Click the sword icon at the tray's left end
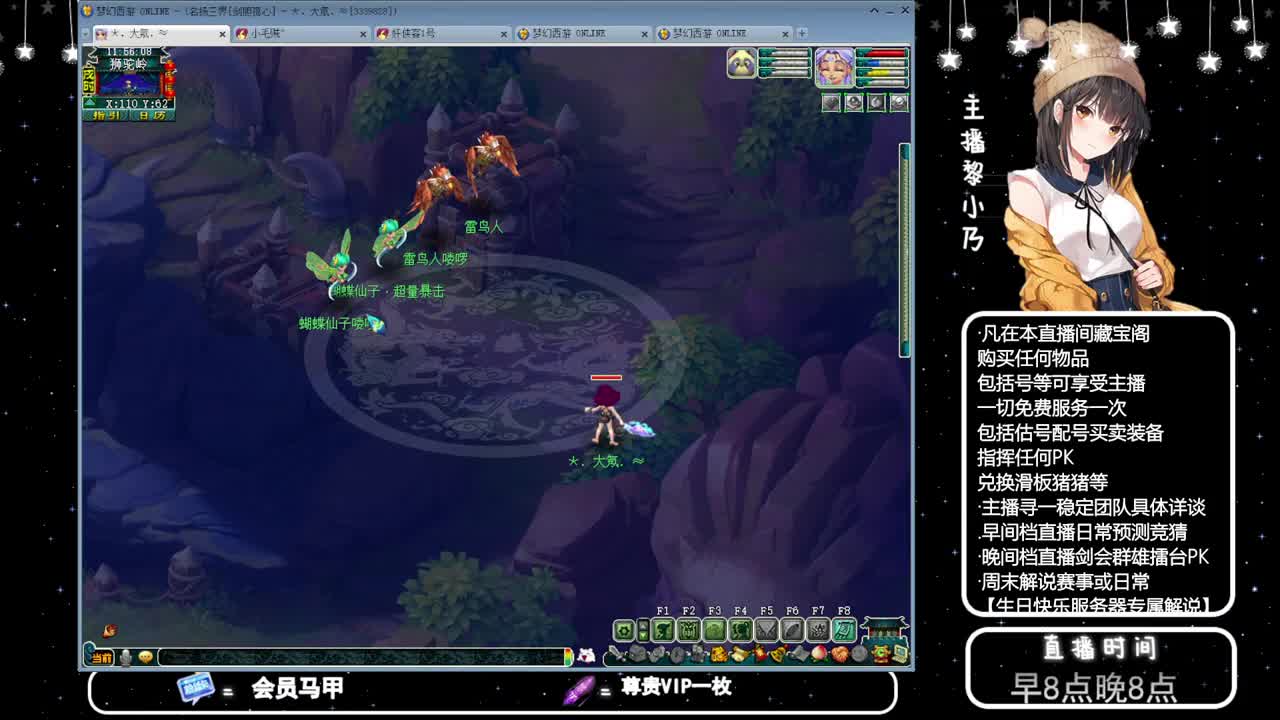Viewport: 1280px width, 720px height. (x=618, y=654)
